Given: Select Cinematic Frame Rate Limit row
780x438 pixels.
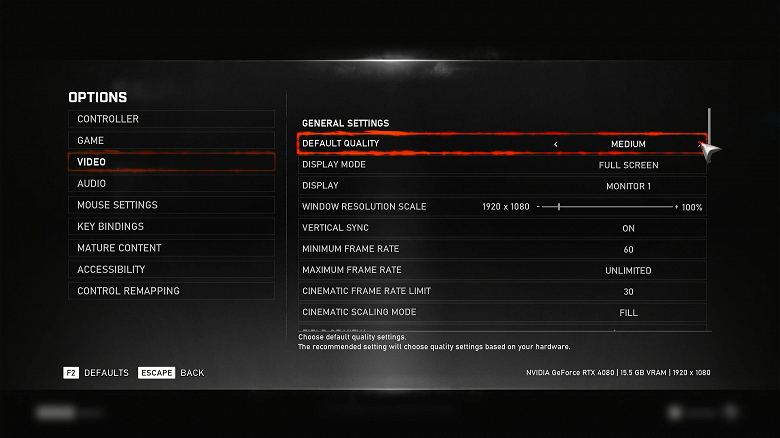Looking at the screenshot, I should pyautogui.click(x=502, y=291).
